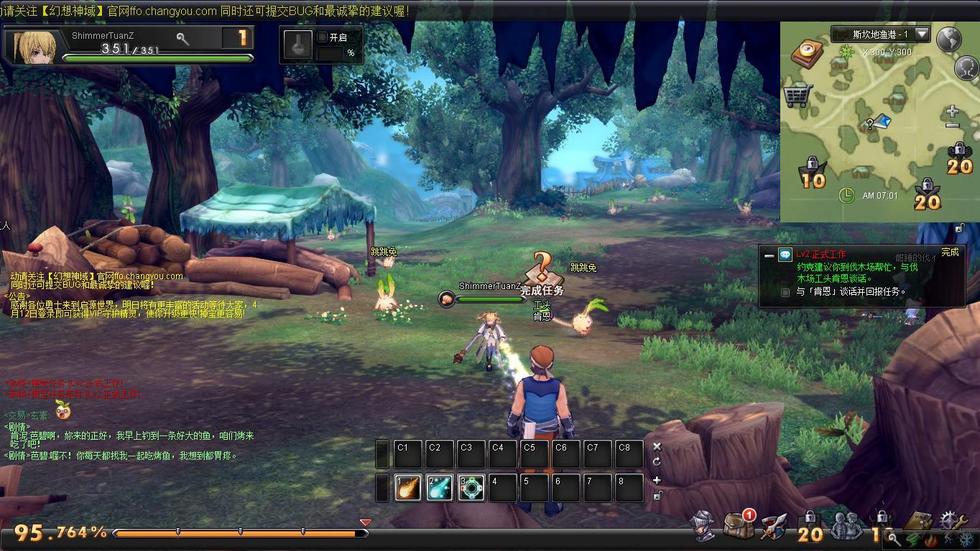This screenshot has height=551, width=980.
Task: Open the bag with the red notification
Action: pos(739,525)
